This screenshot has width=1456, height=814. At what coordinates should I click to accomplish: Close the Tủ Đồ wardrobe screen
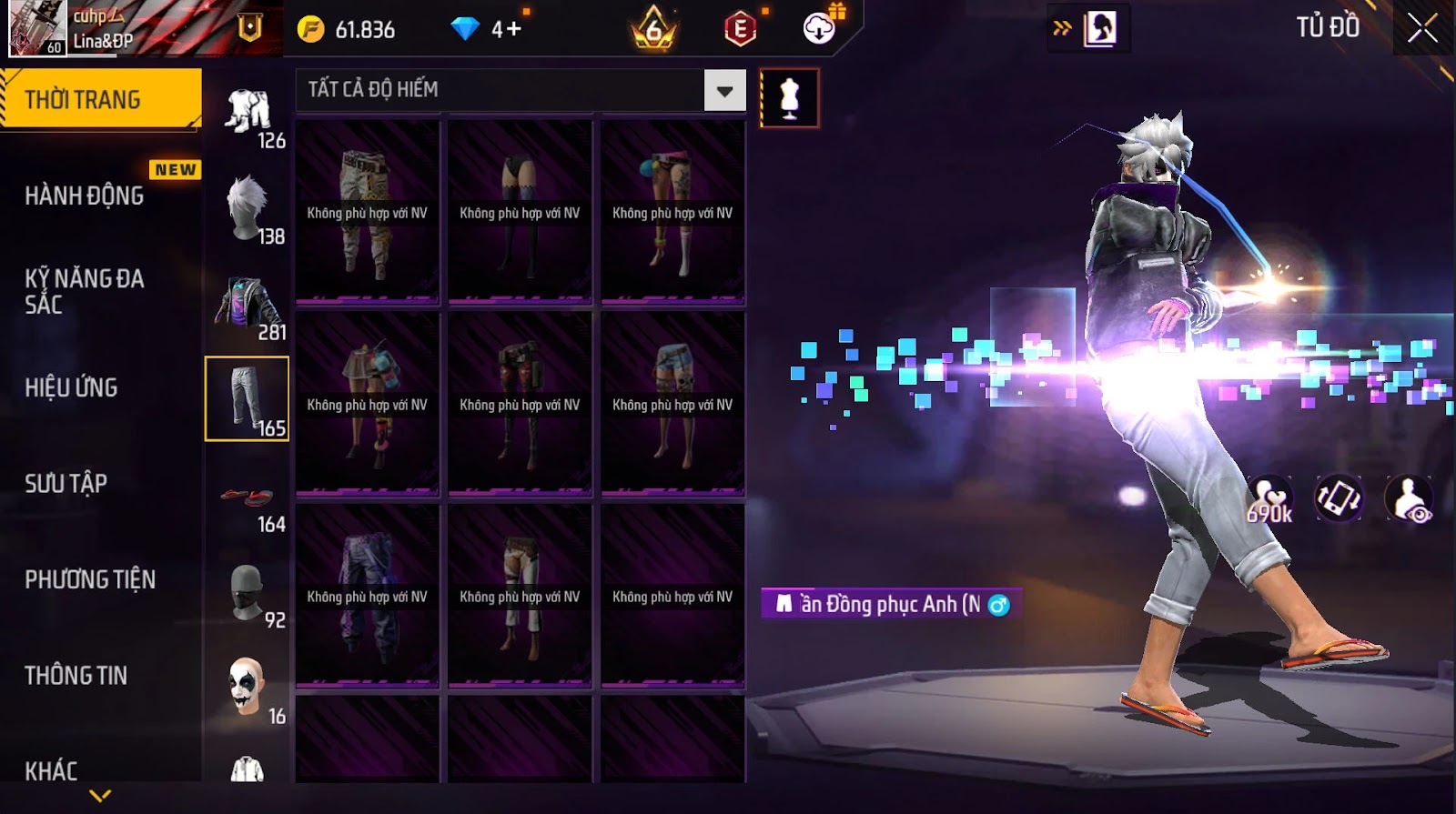point(1422,29)
